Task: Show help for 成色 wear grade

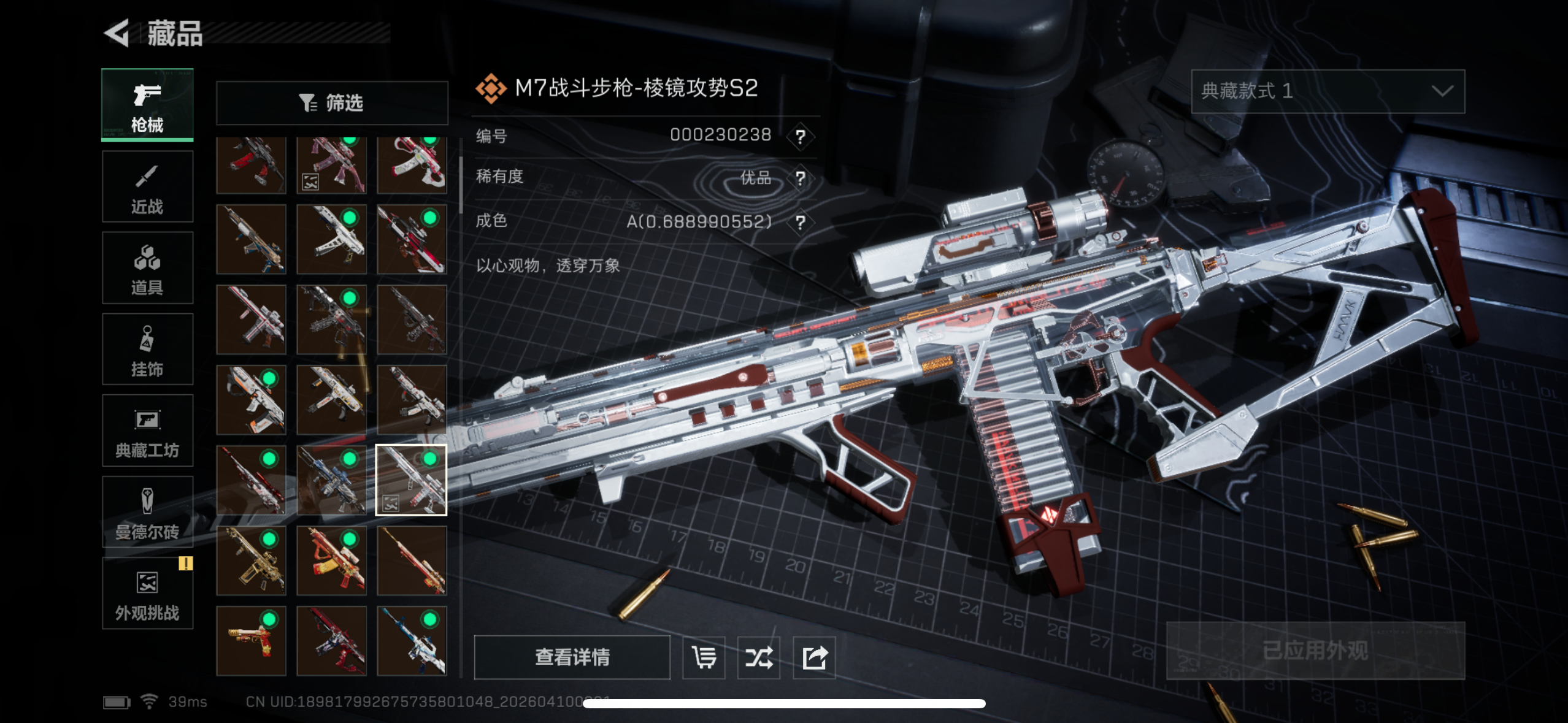Action: pyautogui.click(x=801, y=222)
